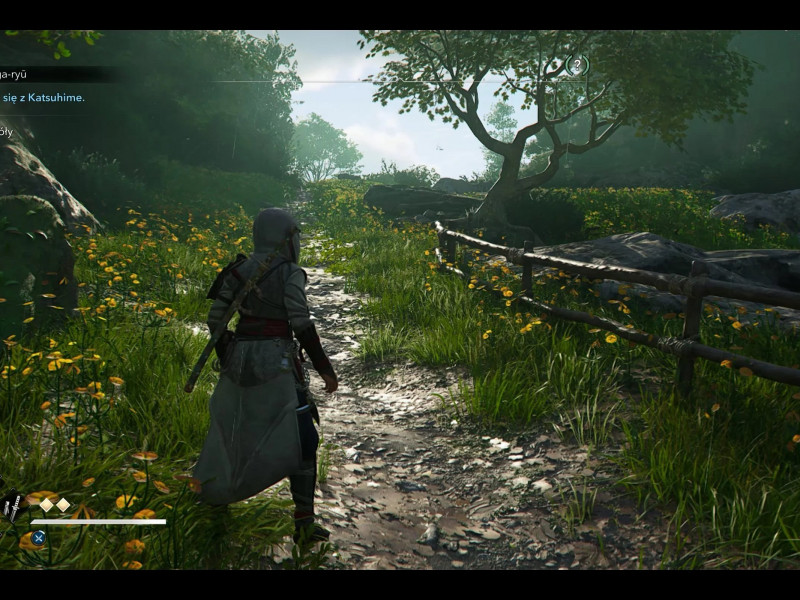Select the blade weapon icon
Viewport: 800px width, 600px height.
12,507
